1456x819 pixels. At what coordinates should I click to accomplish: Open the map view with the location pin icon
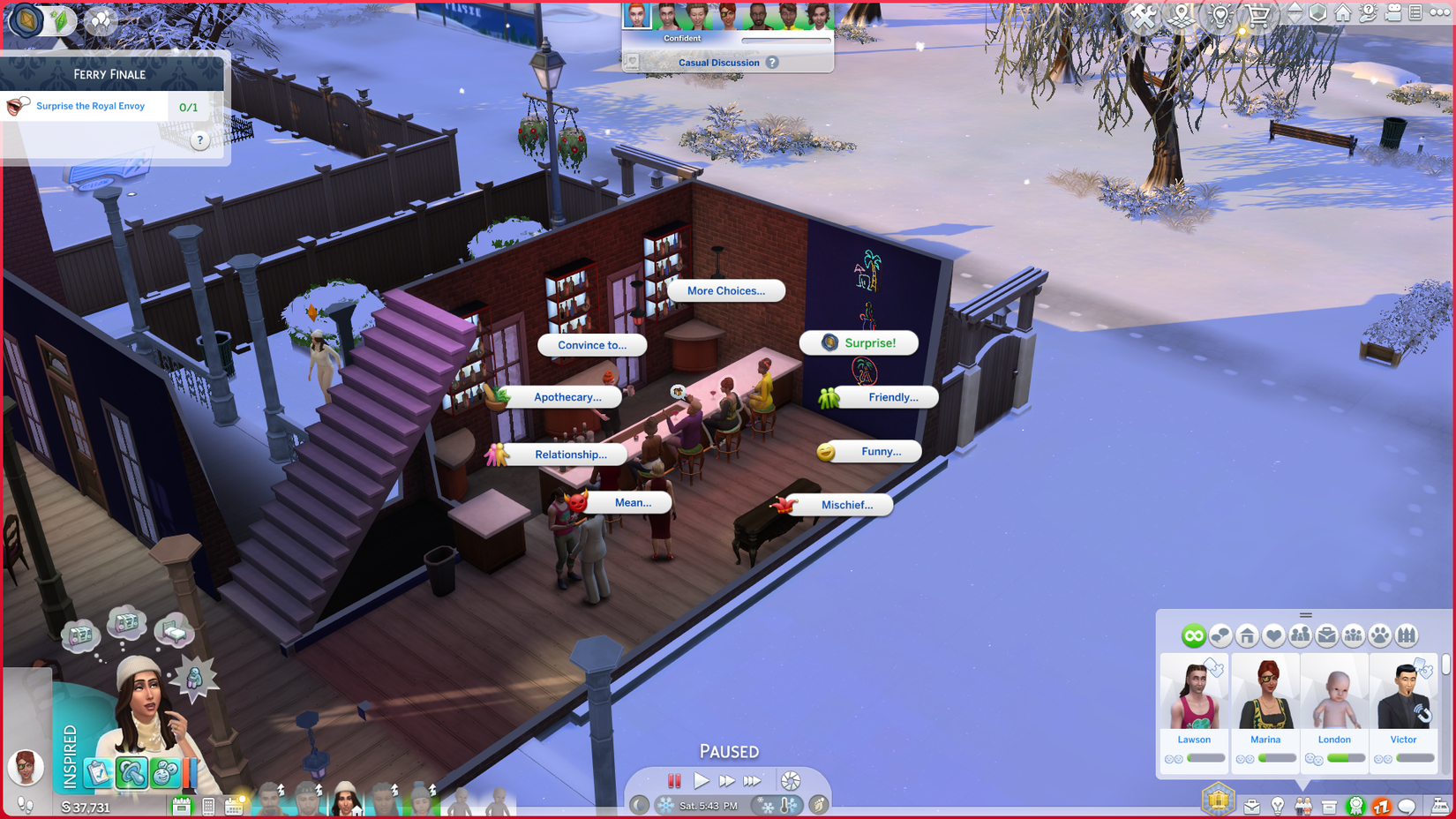(1180, 14)
